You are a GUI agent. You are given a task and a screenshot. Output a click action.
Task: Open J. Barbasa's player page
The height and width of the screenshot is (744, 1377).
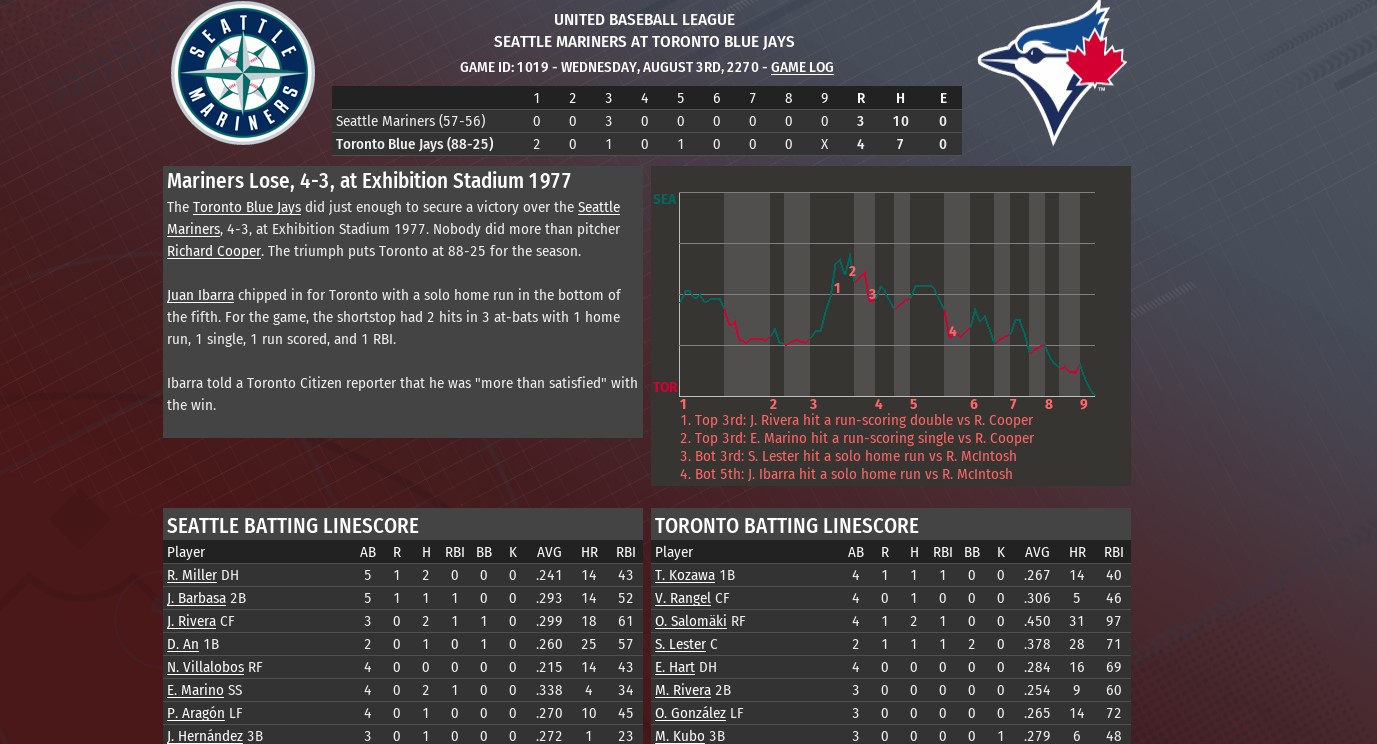pyautogui.click(x=196, y=598)
